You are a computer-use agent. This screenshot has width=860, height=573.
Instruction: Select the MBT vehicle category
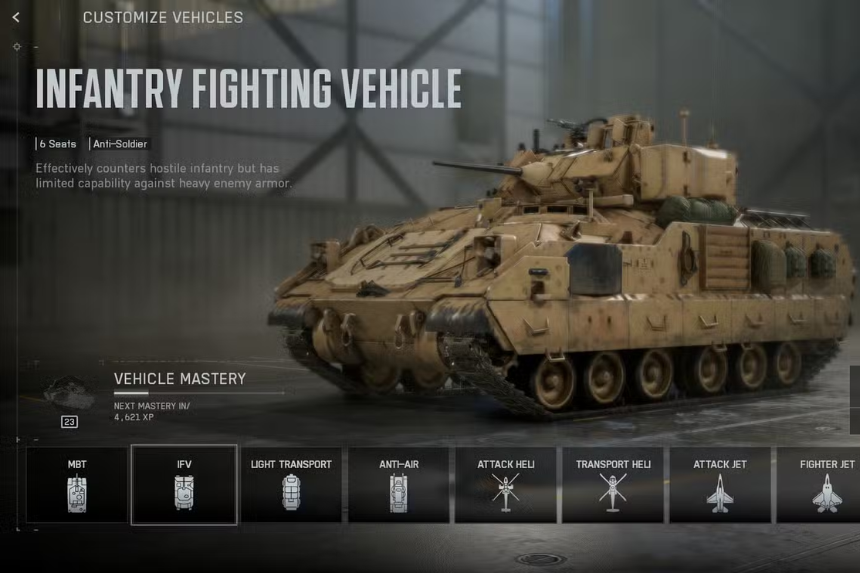click(77, 485)
